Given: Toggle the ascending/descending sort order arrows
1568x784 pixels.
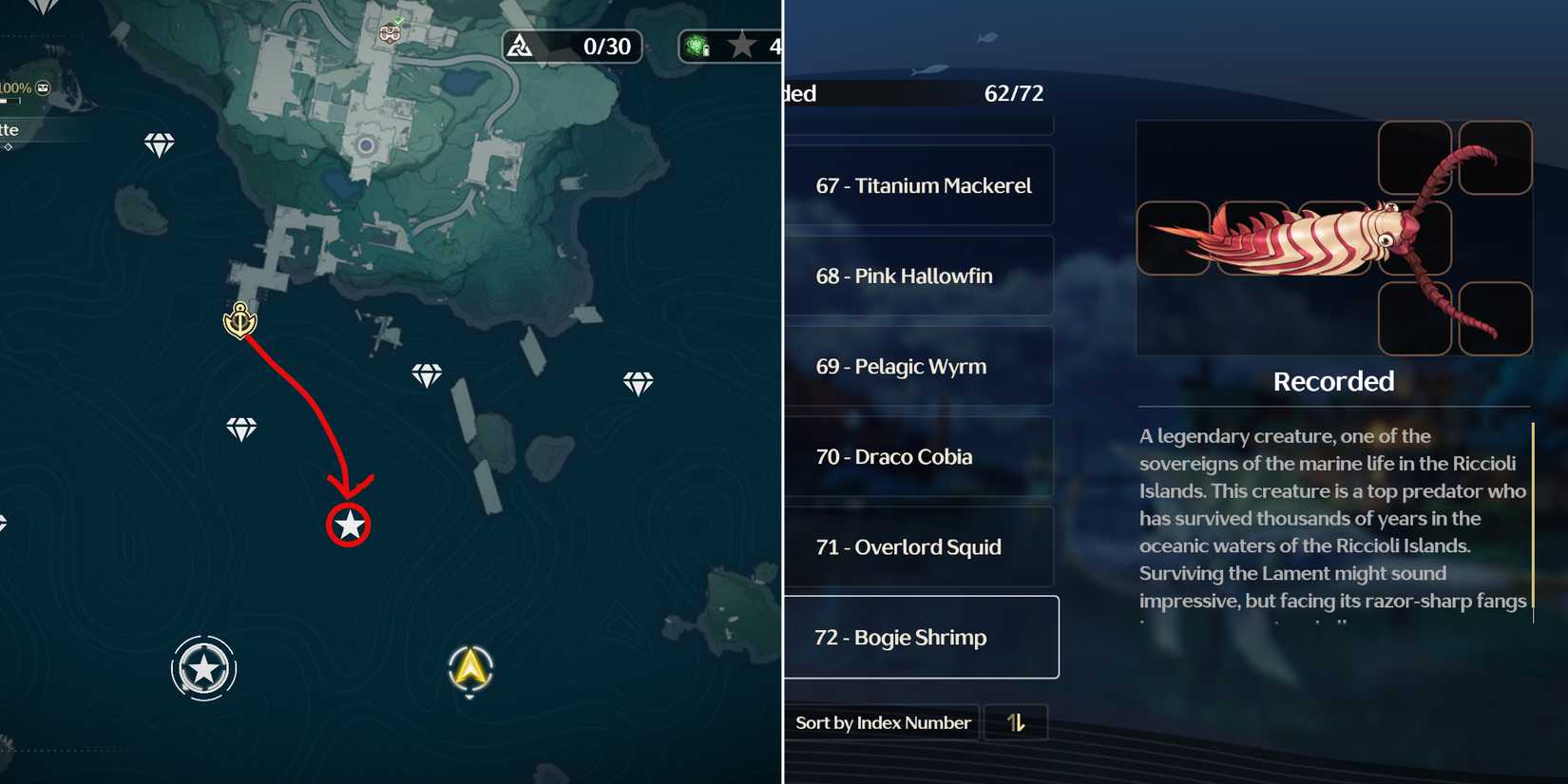Looking at the screenshot, I should coord(1014,722).
